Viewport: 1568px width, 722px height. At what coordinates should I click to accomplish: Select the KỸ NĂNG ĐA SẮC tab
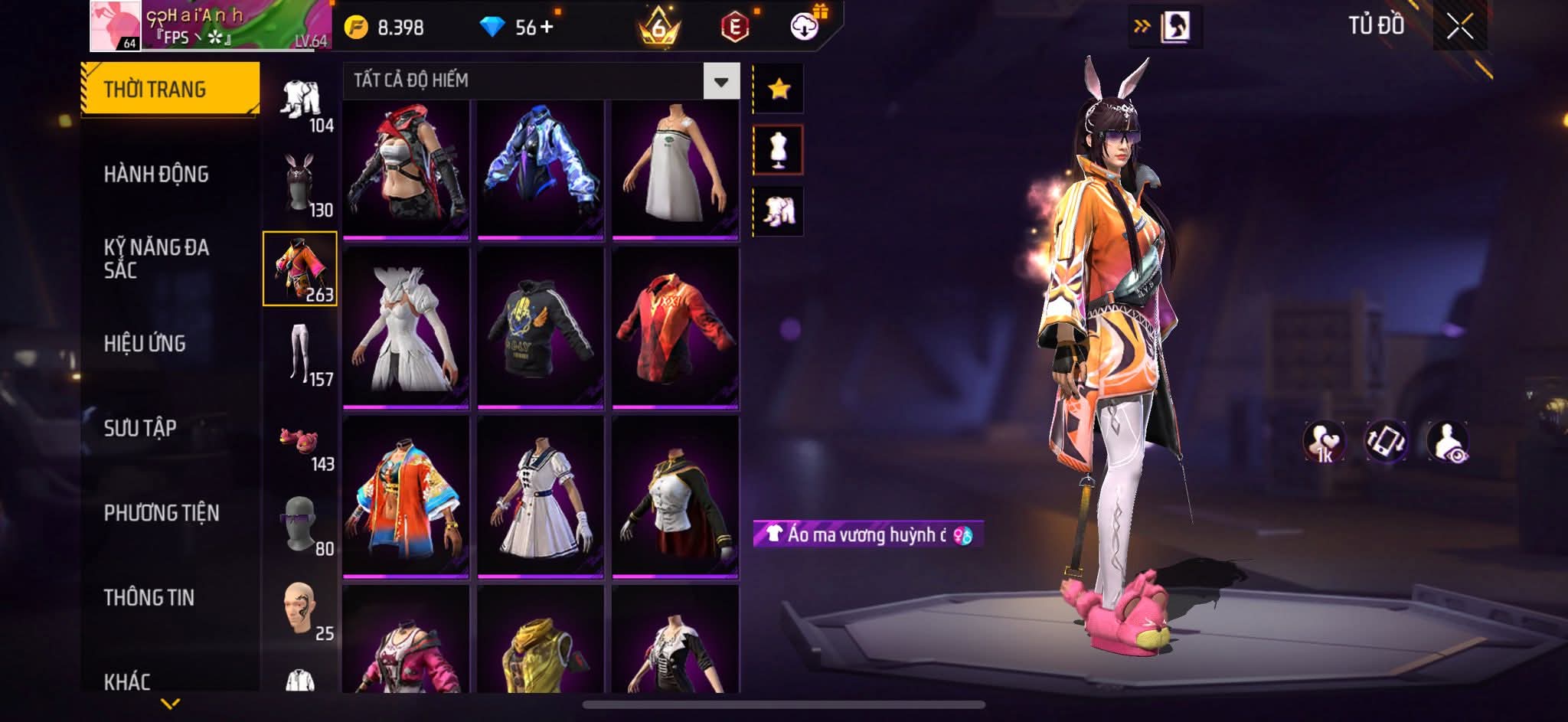coord(156,259)
